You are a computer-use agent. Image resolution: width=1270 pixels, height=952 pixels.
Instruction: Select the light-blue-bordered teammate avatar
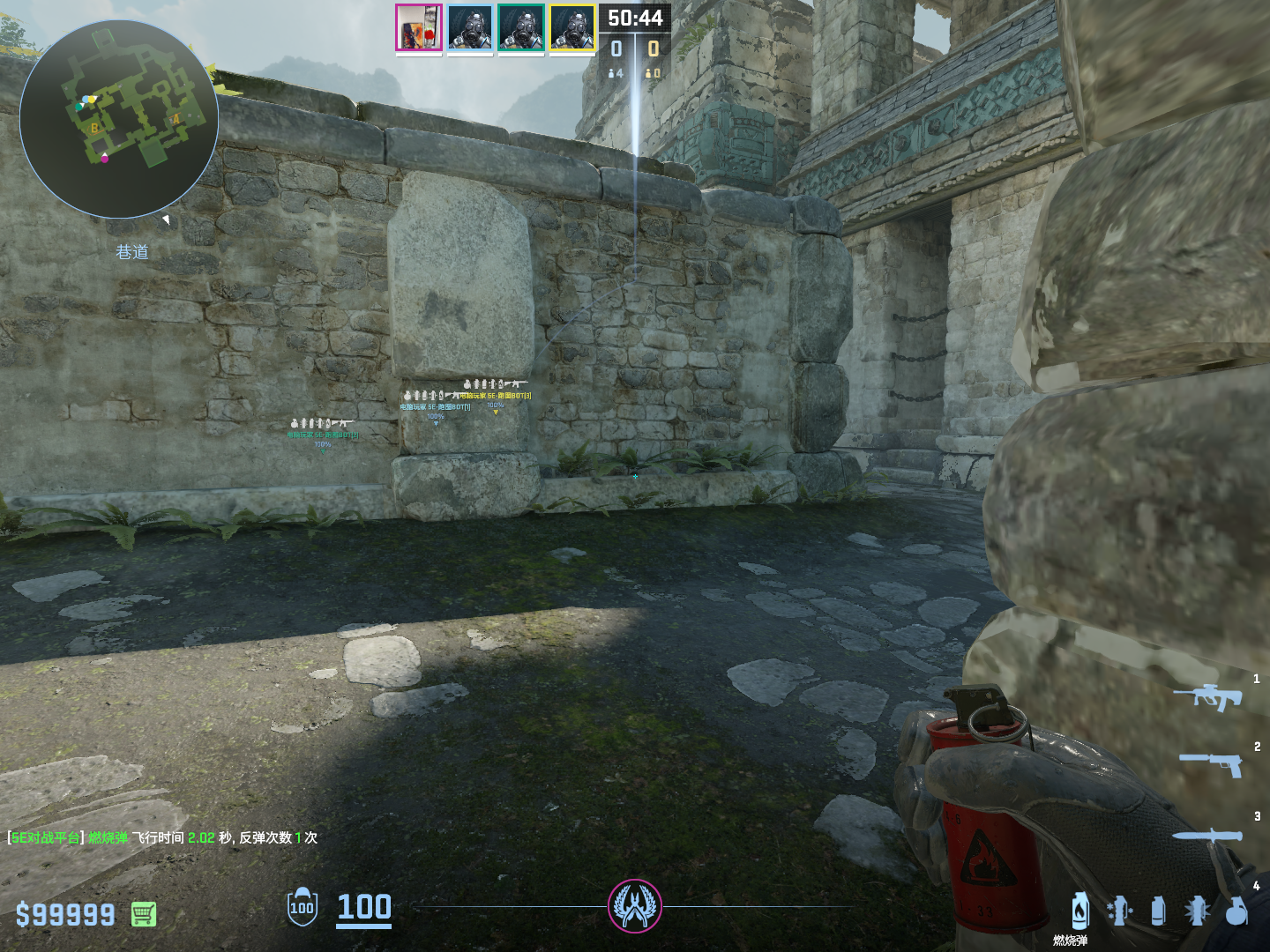[x=470, y=27]
